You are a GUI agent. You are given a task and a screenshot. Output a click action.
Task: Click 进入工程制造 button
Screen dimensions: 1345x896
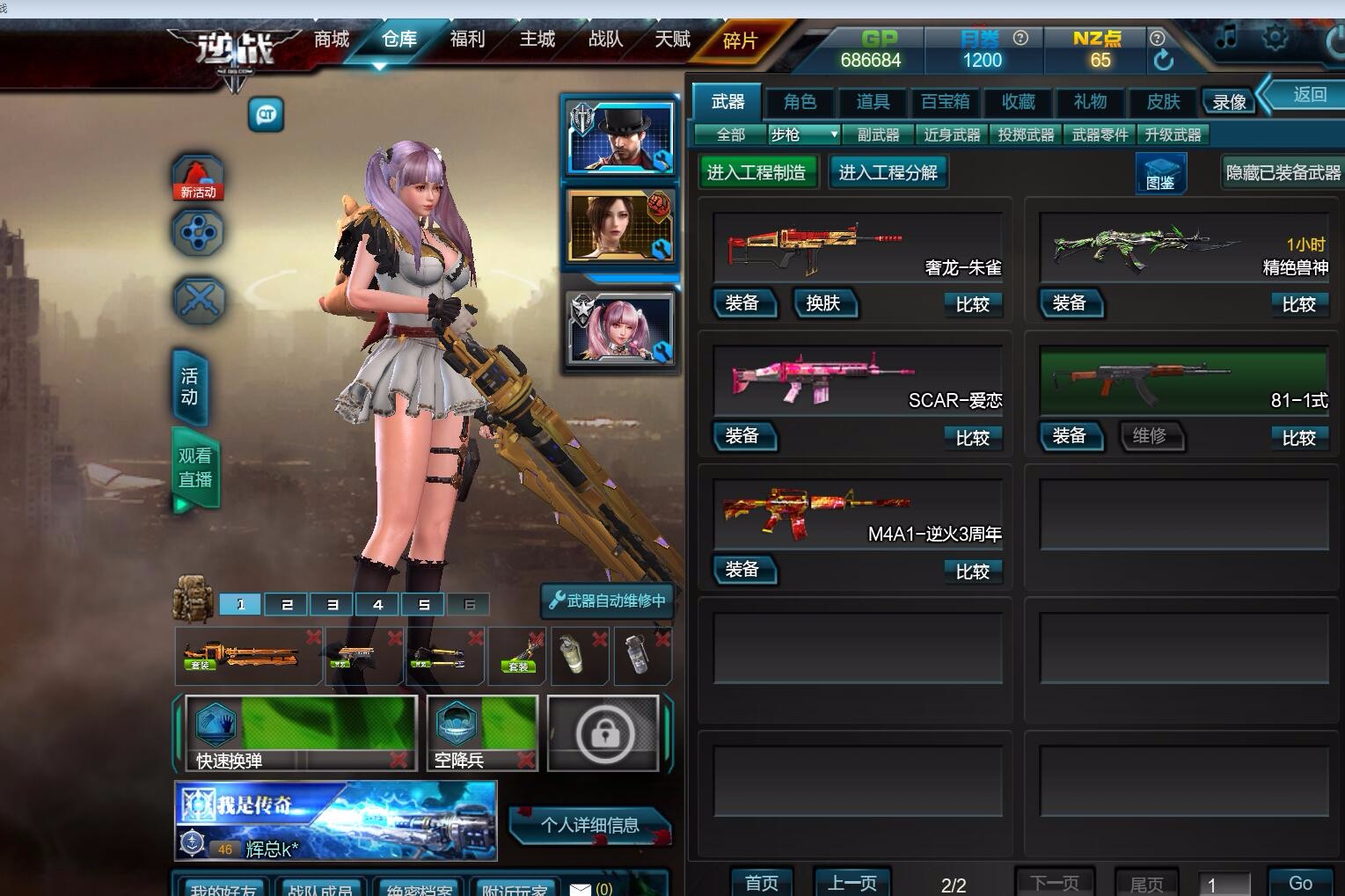[757, 172]
